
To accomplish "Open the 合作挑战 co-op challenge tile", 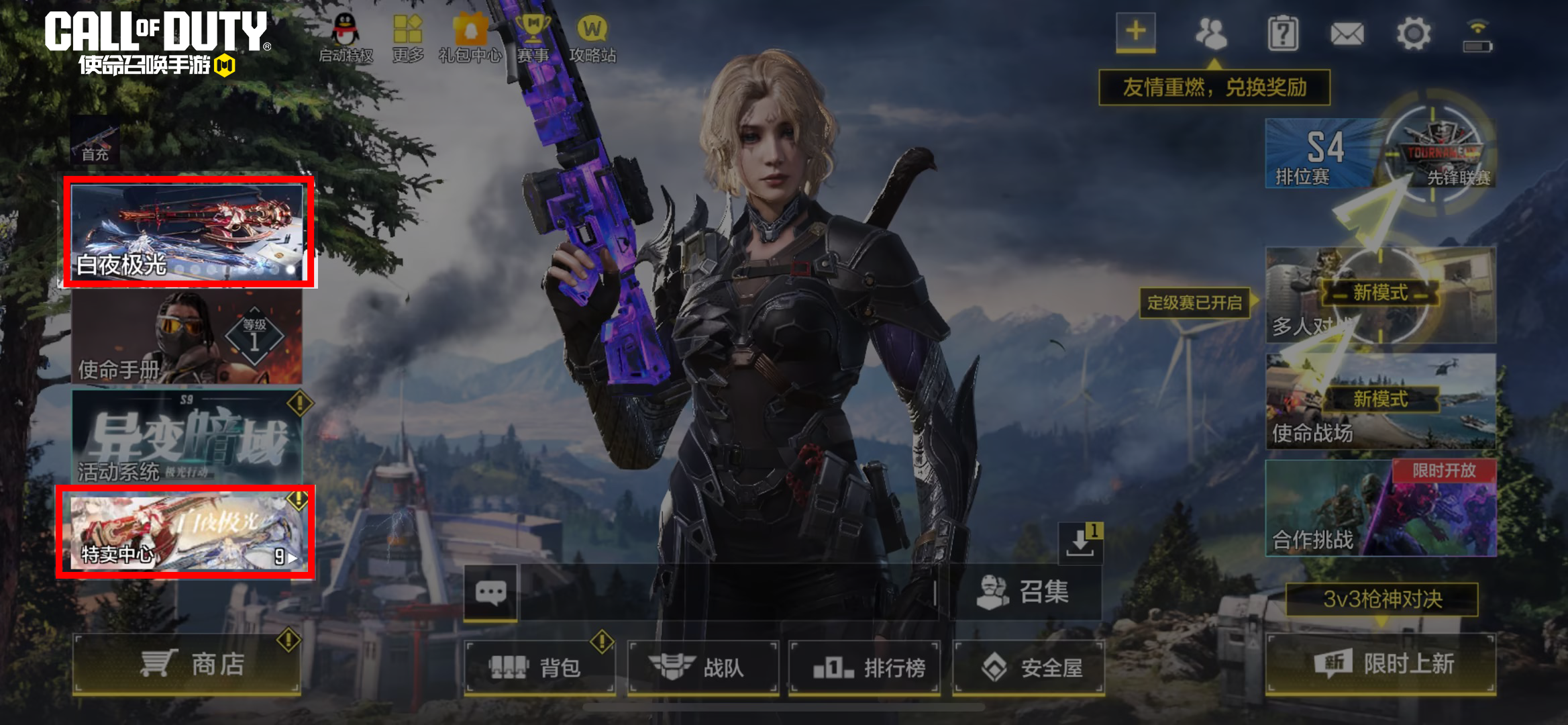I will [x=1380, y=508].
